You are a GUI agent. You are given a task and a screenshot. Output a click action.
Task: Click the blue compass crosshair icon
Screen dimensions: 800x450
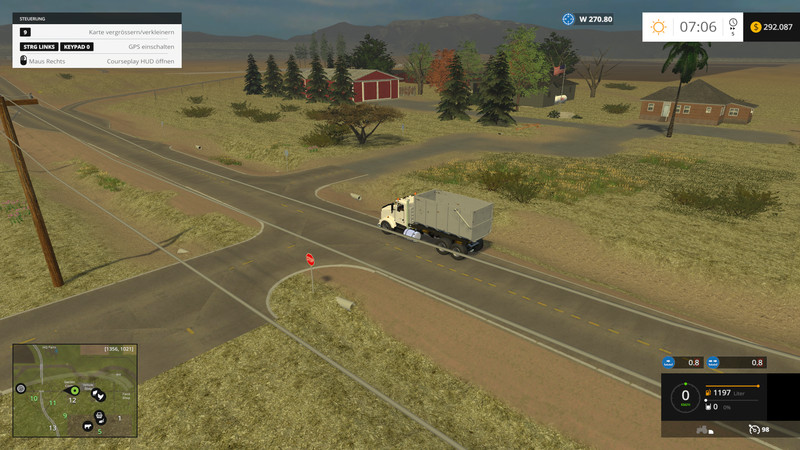pyautogui.click(x=569, y=19)
